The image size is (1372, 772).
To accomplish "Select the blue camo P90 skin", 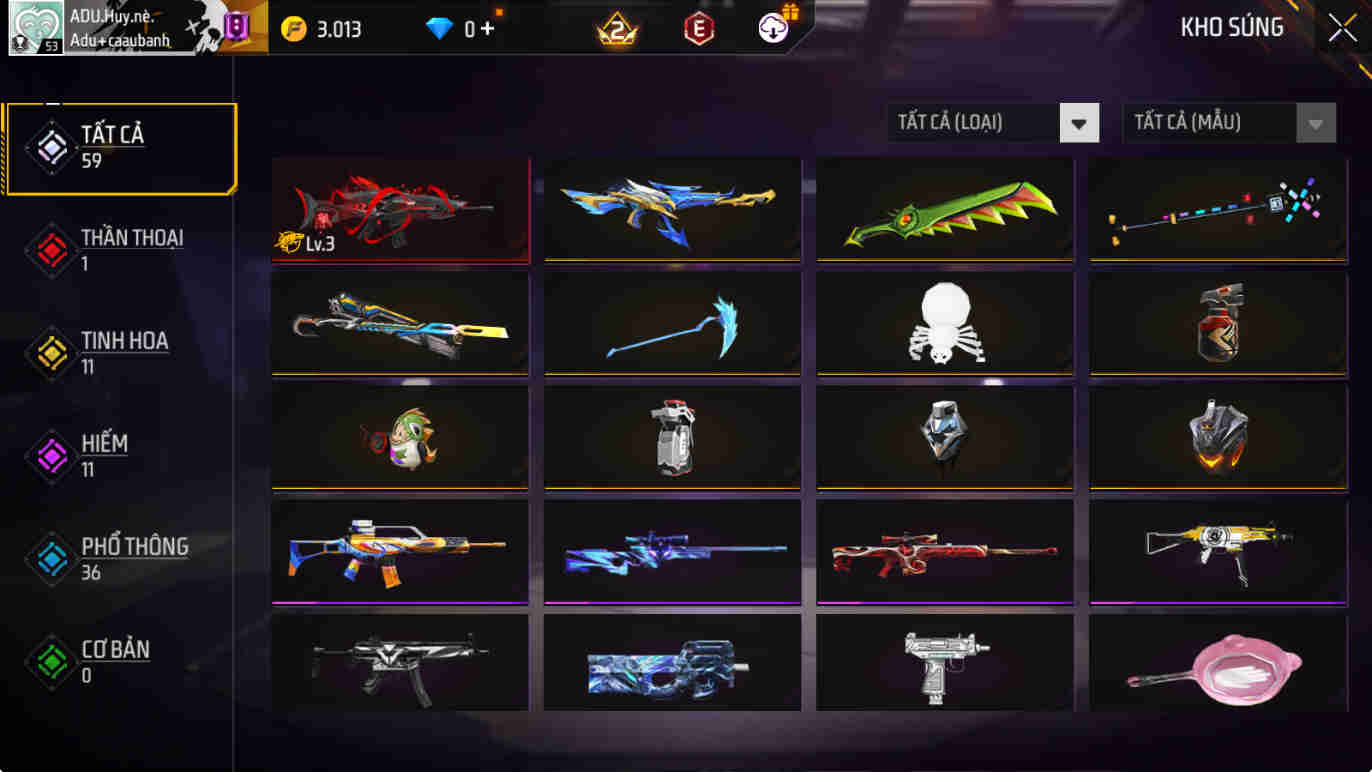I will point(671,664).
